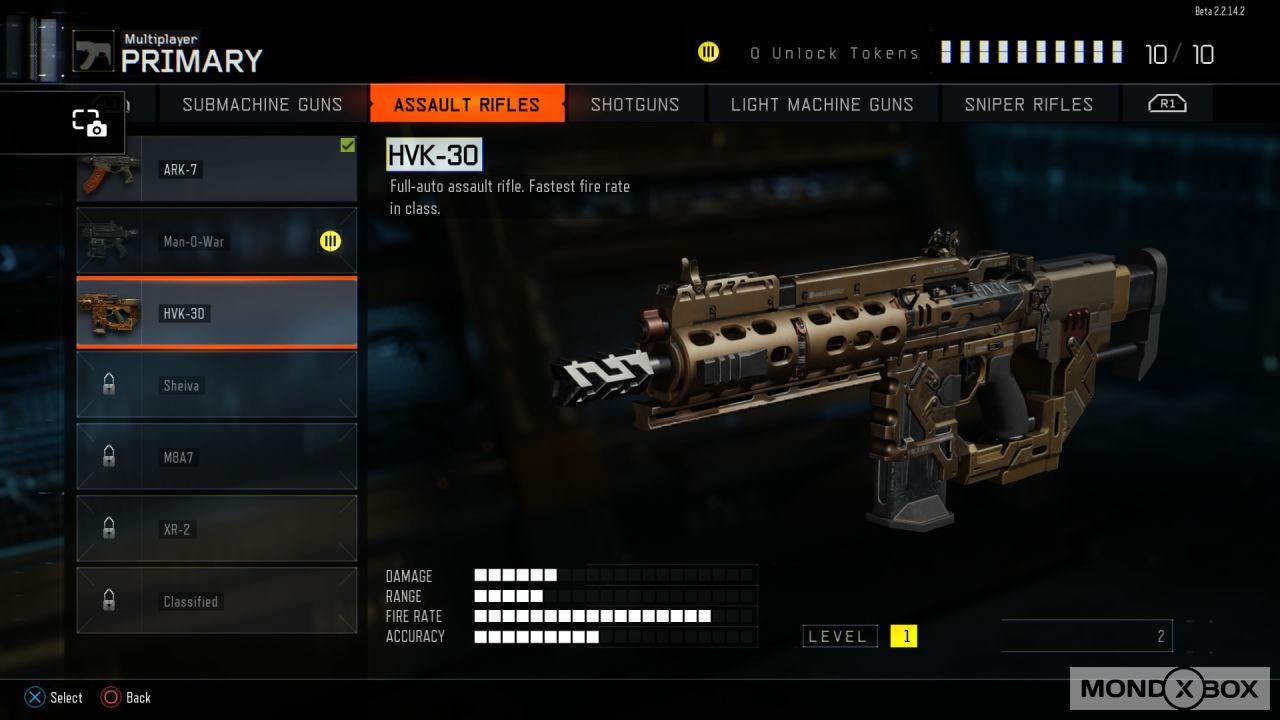Image resolution: width=1280 pixels, height=720 pixels.
Task: Choose the locked XR-2 entry
Action: tap(217, 529)
